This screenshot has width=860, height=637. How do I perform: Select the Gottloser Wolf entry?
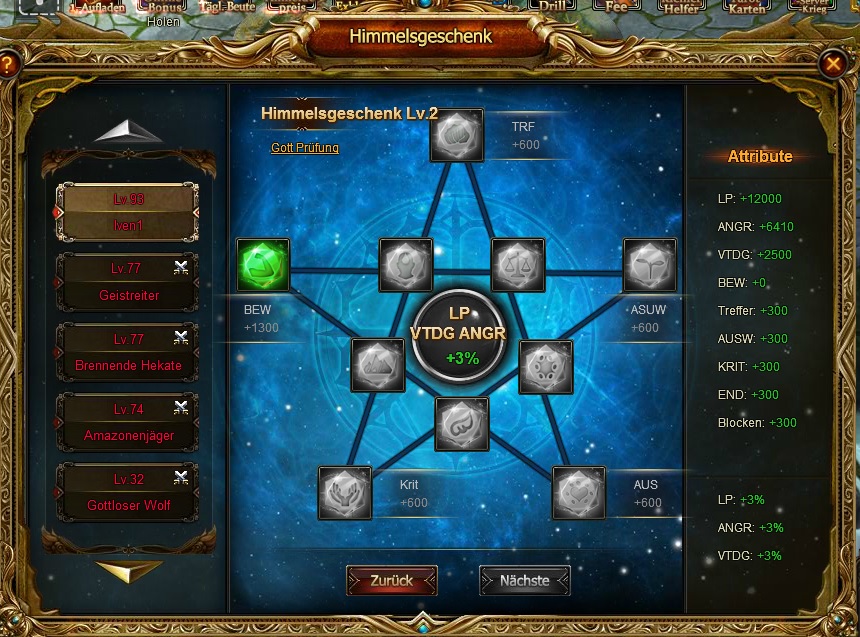tap(127, 492)
